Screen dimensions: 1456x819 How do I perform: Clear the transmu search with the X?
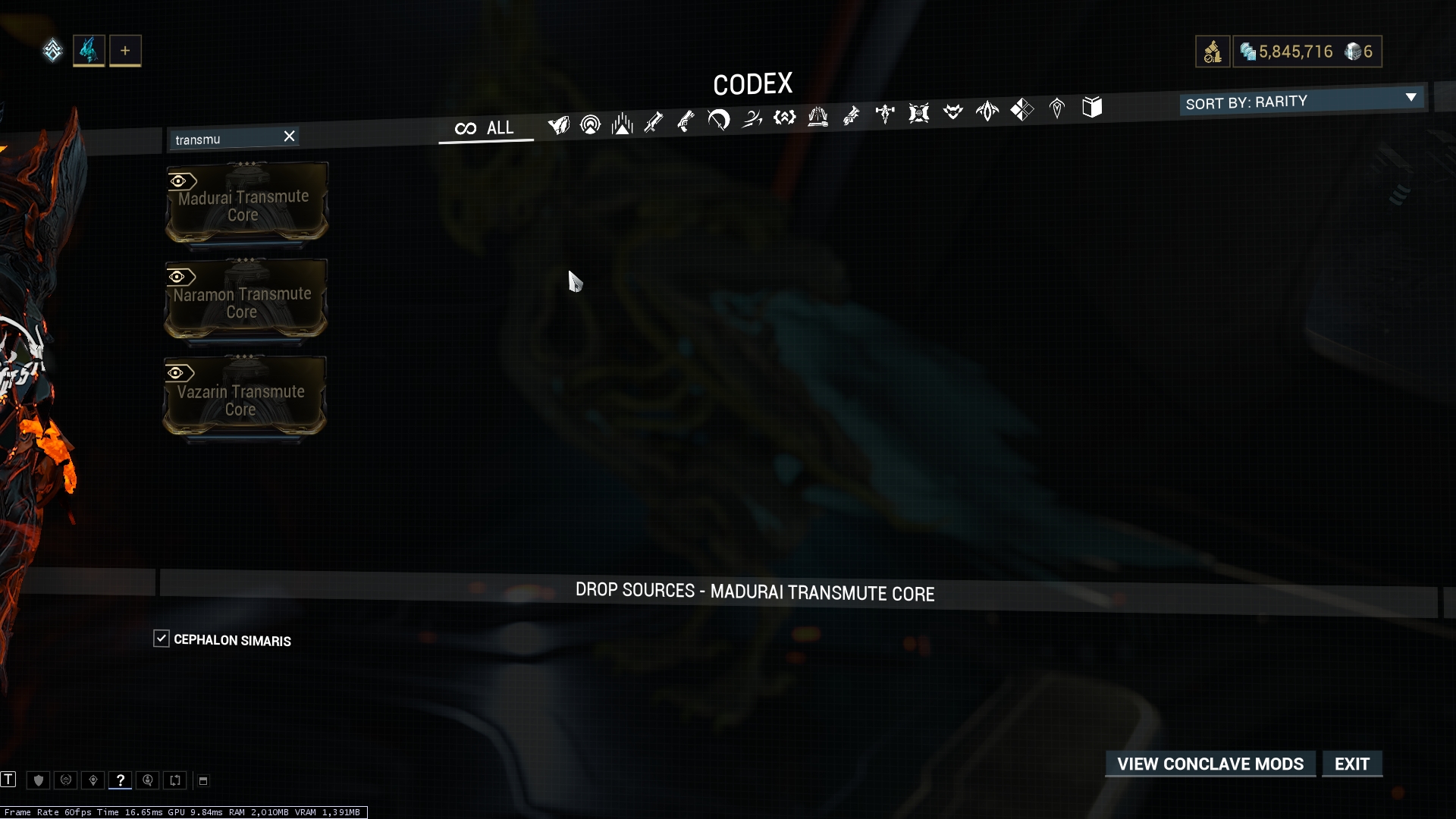pyautogui.click(x=289, y=136)
